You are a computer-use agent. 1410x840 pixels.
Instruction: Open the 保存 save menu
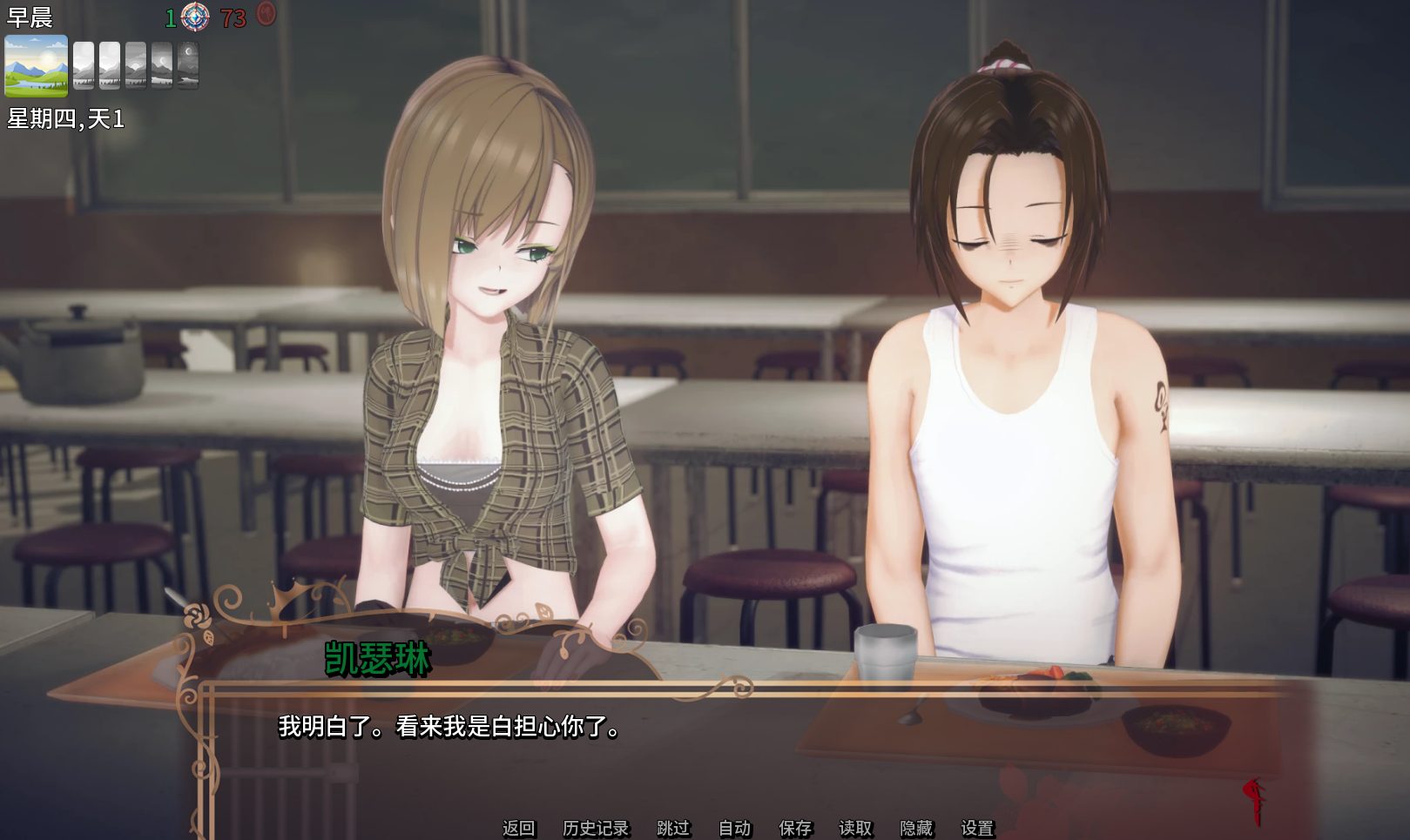pyautogui.click(x=795, y=828)
